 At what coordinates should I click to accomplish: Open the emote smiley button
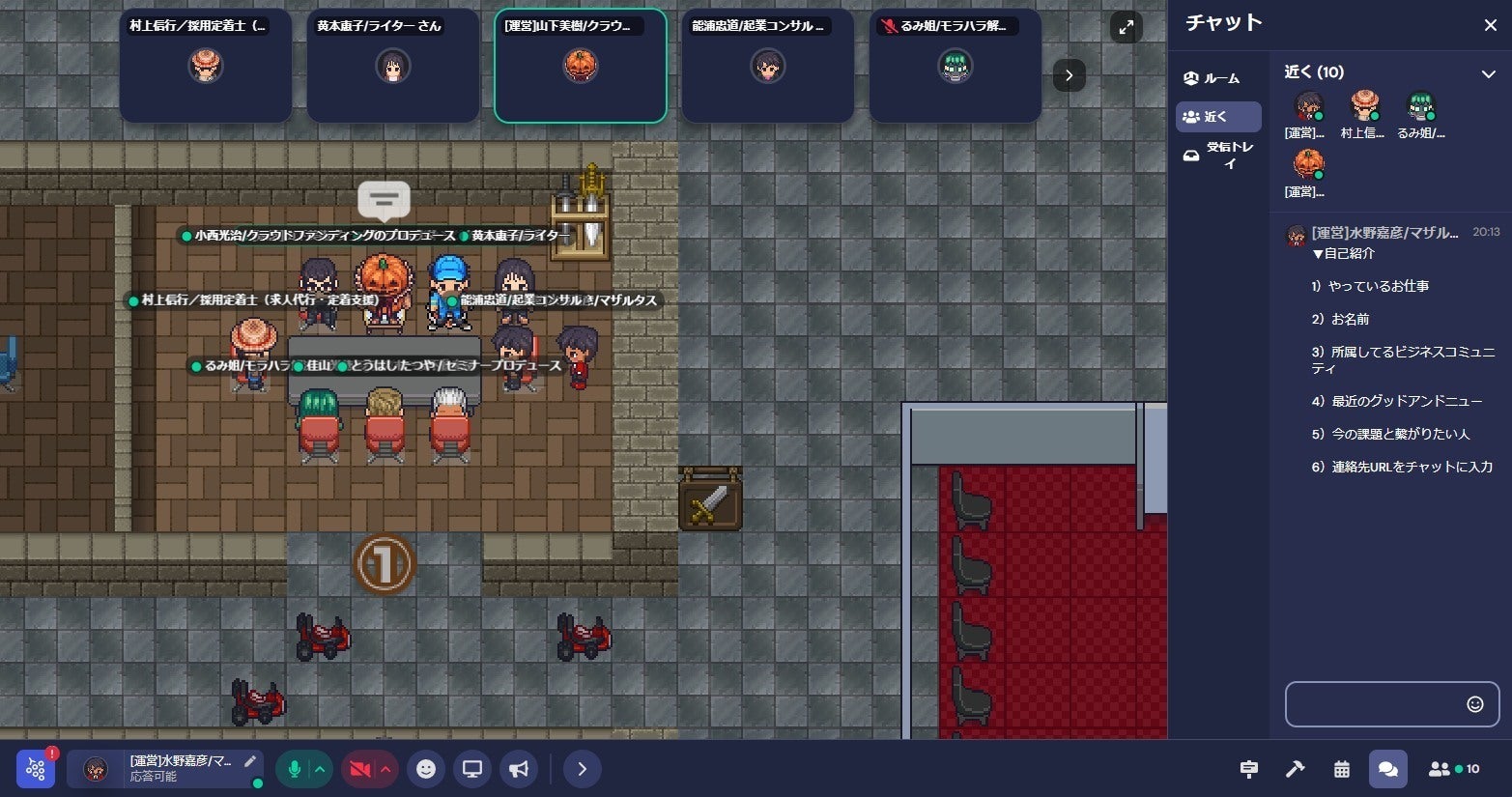[426, 769]
